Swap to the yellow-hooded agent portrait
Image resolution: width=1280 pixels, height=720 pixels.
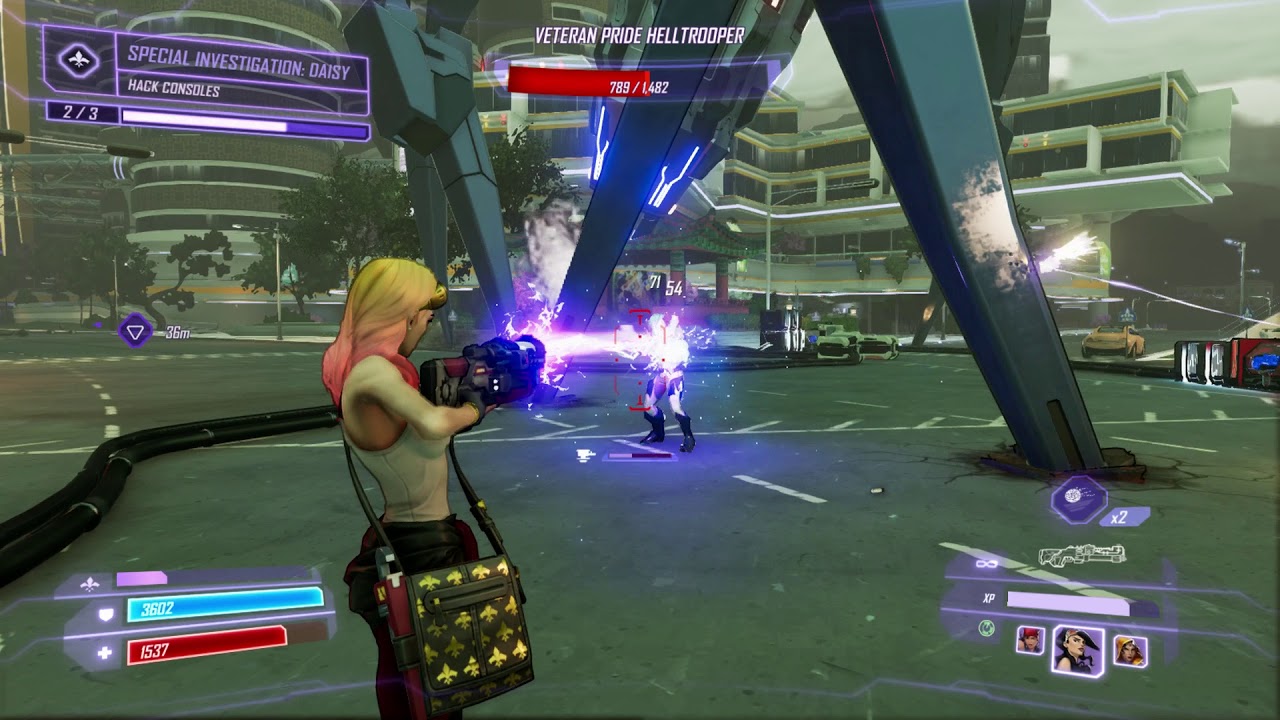(x=1130, y=651)
